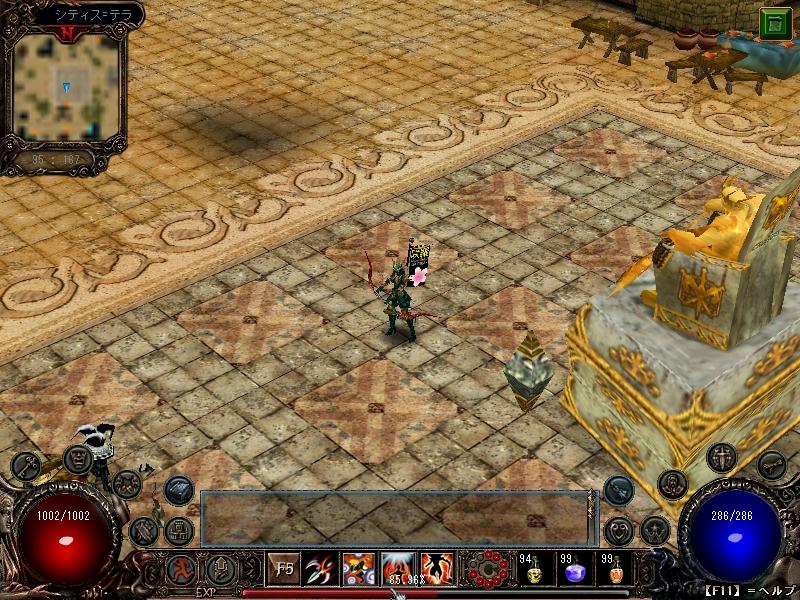Use the orange swirl skill icon
This screenshot has height=600, width=800.
pyautogui.click(x=359, y=569)
